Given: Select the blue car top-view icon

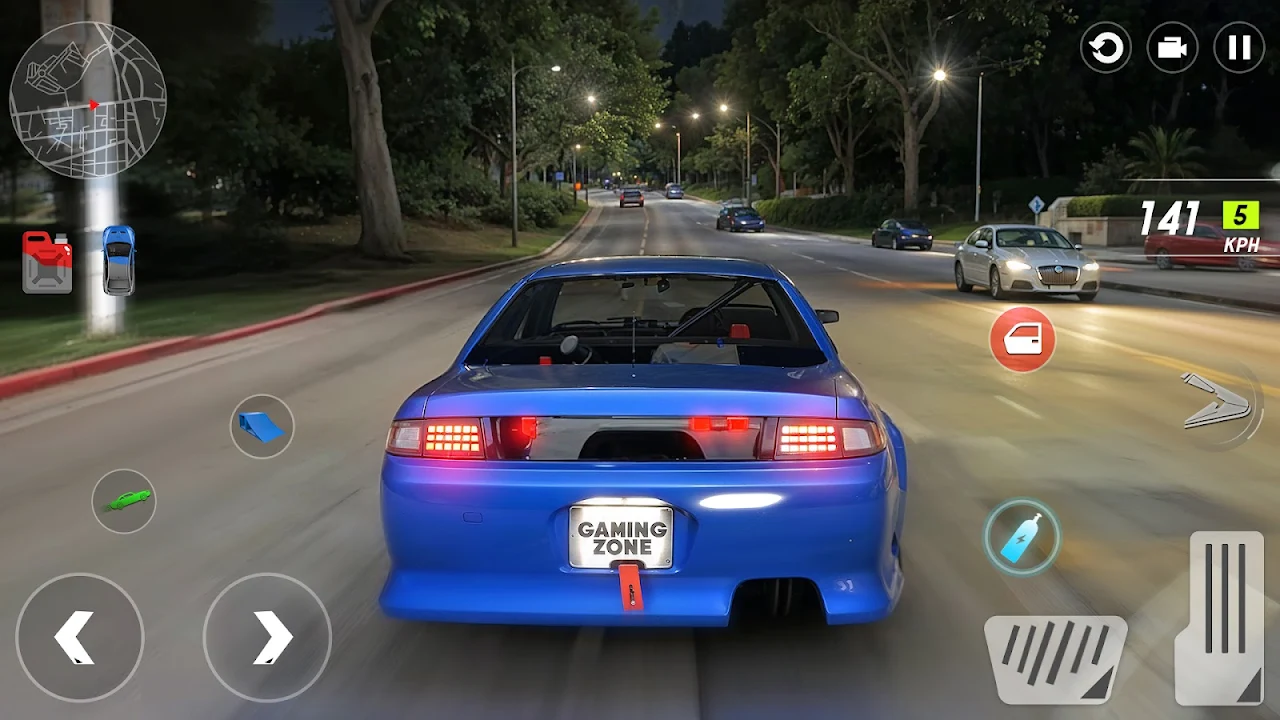Looking at the screenshot, I should click(x=118, y=260).
